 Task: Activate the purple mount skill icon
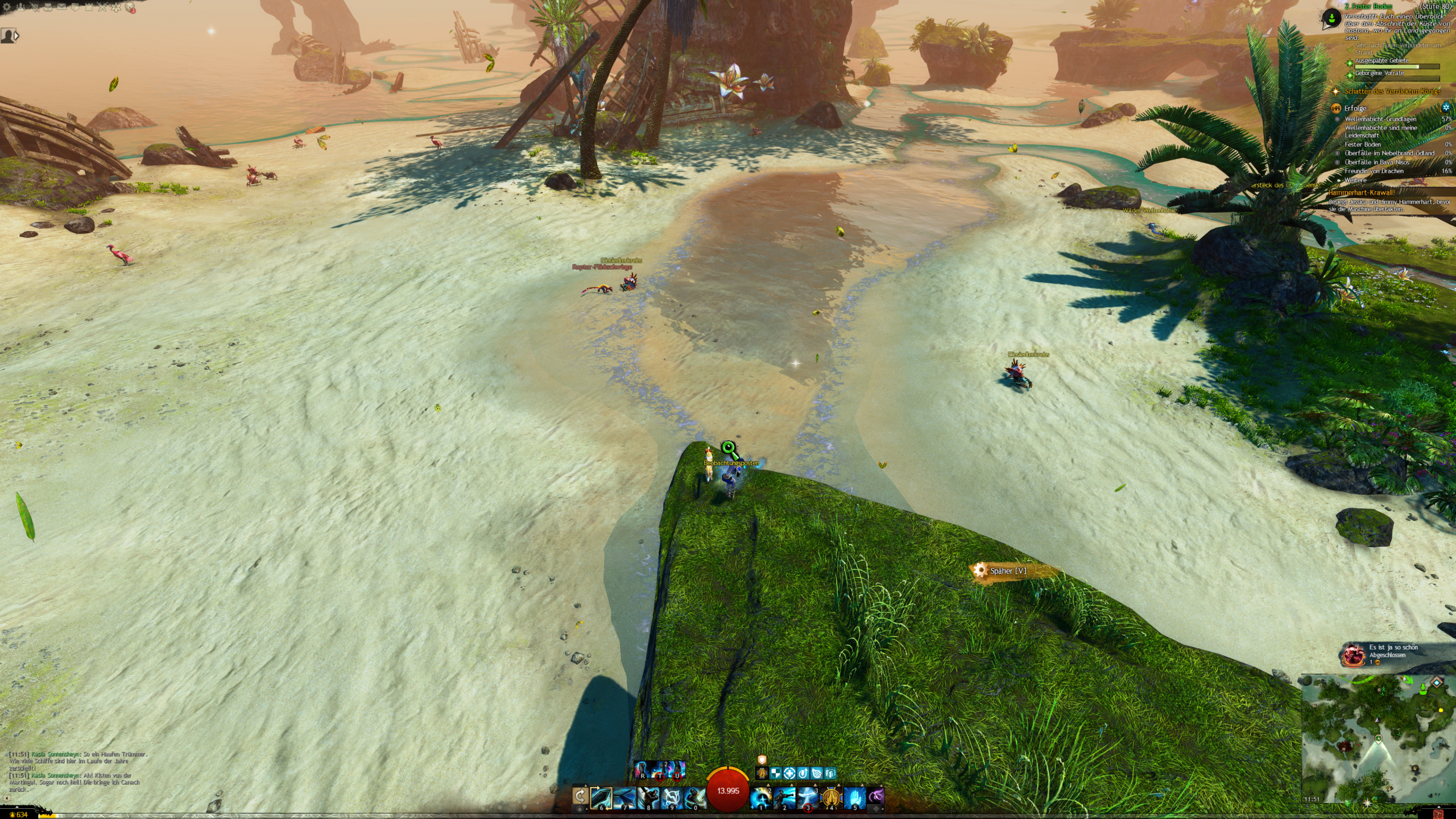click(876, 796)
